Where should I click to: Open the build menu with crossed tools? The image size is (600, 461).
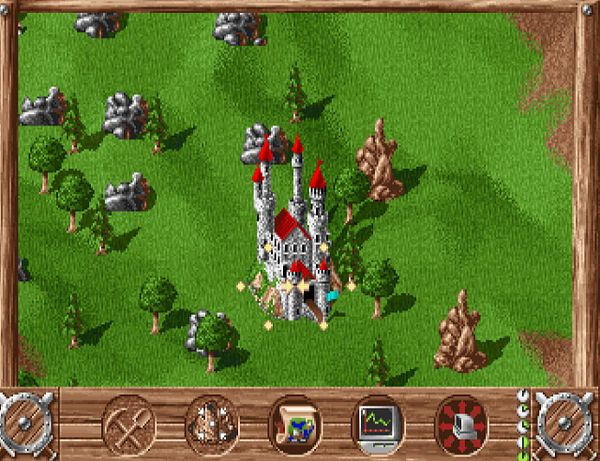128,421
